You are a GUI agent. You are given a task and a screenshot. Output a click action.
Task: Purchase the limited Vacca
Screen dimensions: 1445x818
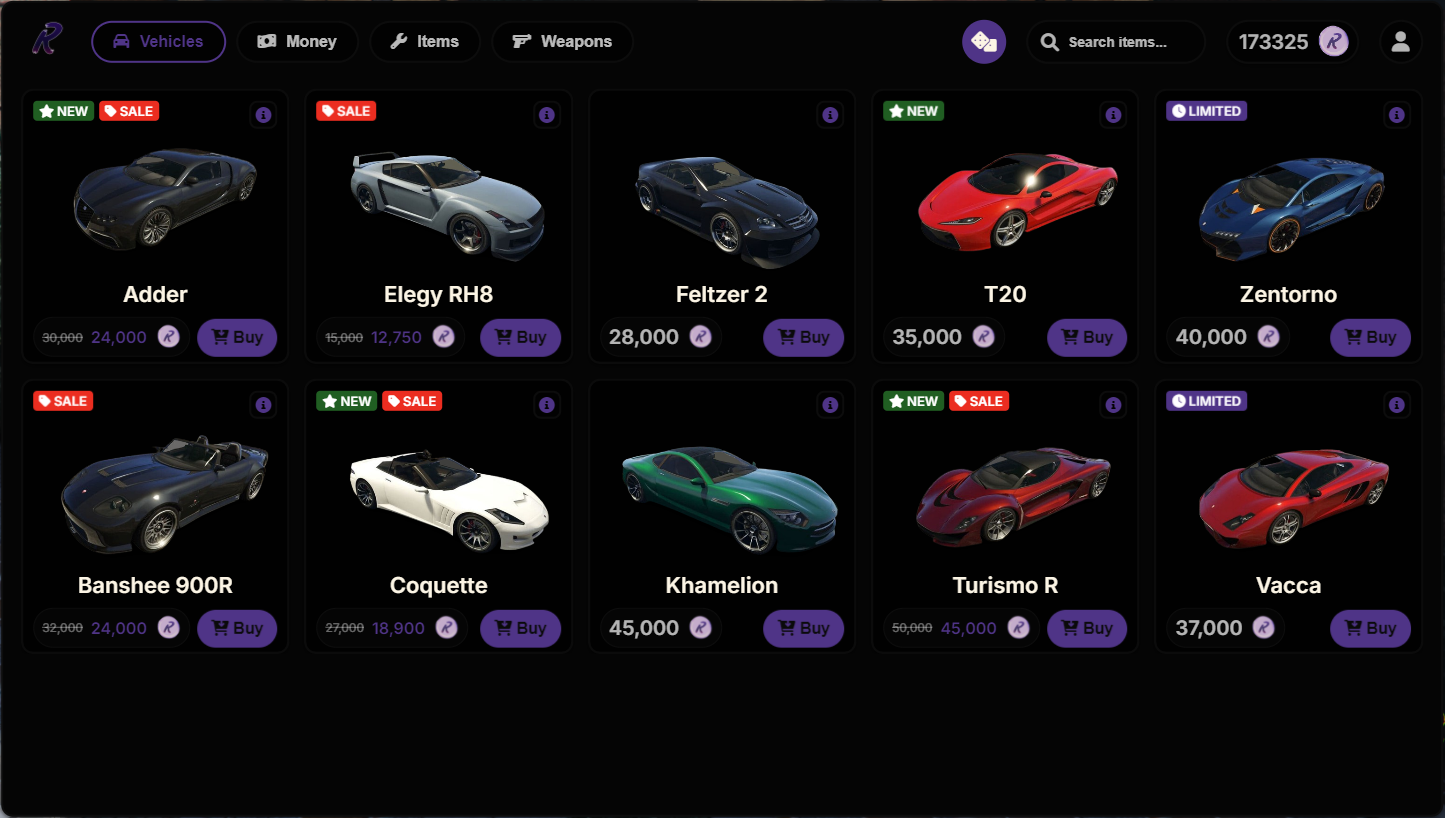coord(1370,628)
